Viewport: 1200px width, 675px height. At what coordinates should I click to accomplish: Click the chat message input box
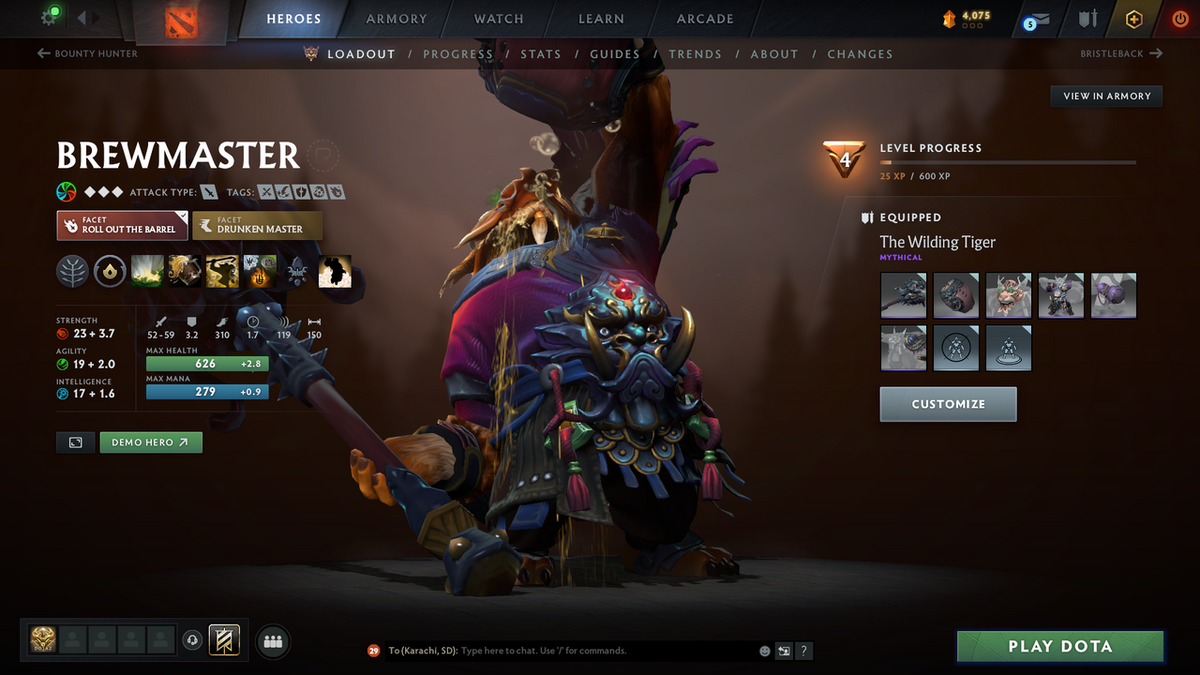[x=605, y=651]
